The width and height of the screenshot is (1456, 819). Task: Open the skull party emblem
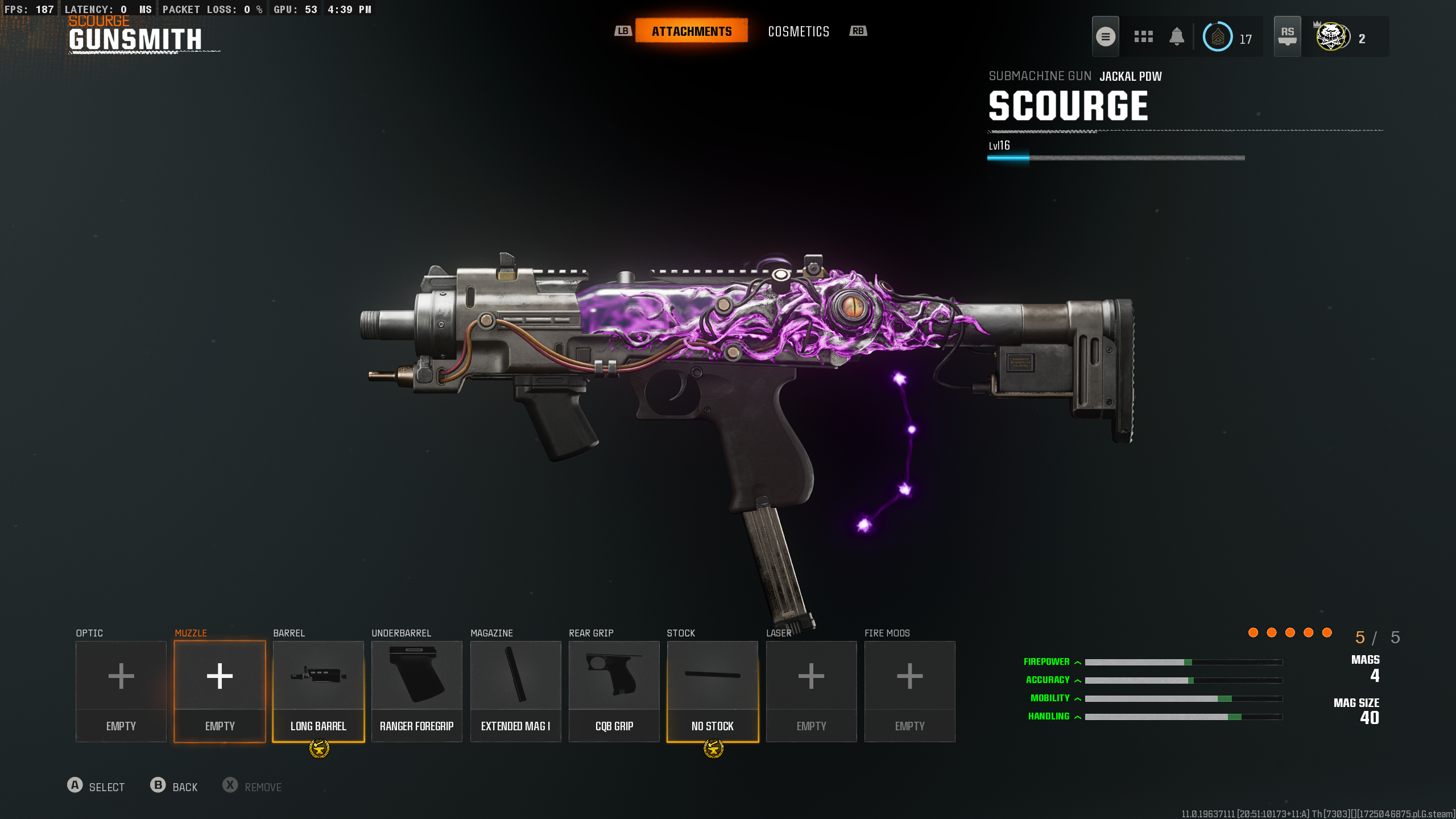1331,37
